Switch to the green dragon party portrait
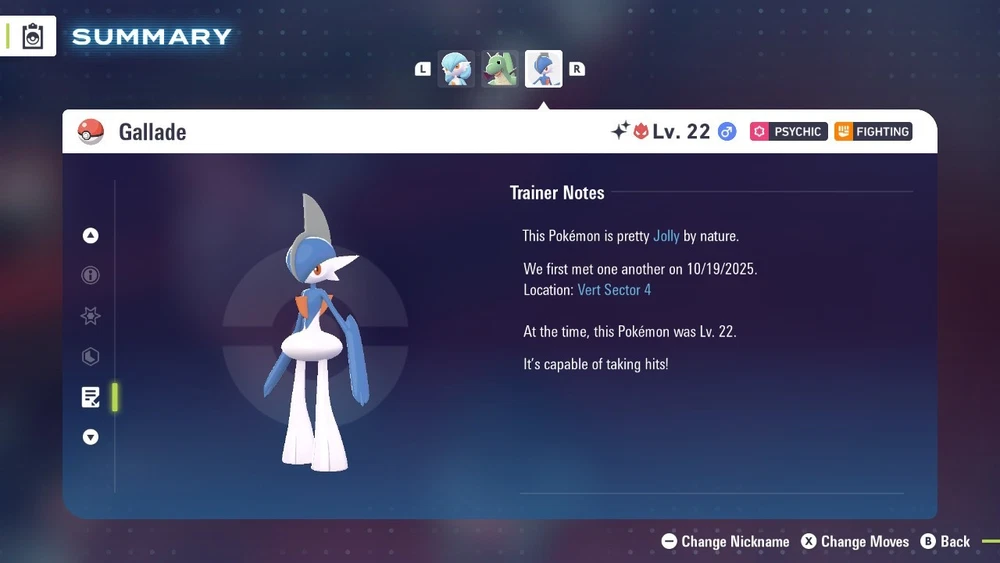 pyautogui.click(x=500, y=69)
